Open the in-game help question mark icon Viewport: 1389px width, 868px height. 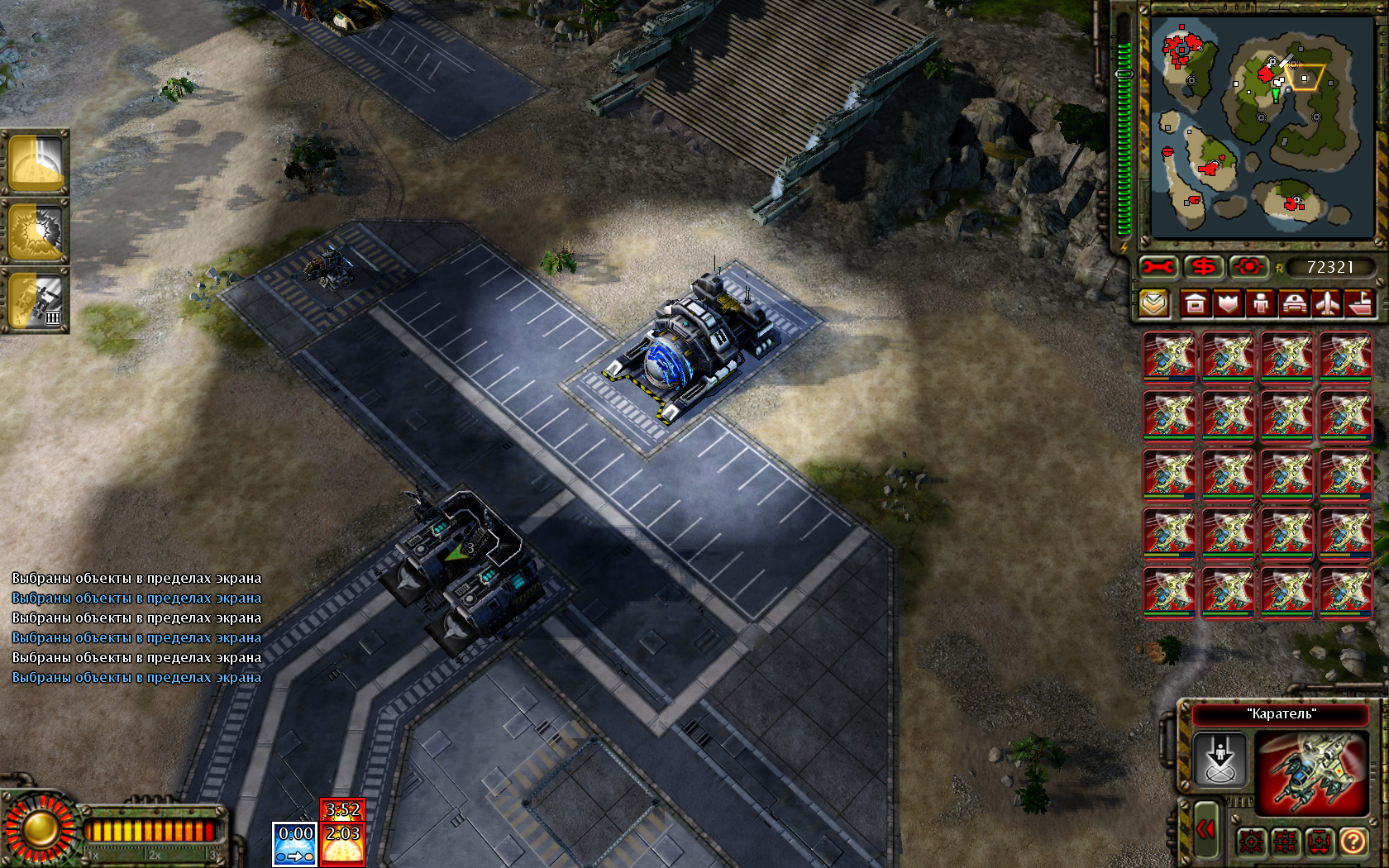[1353, 842]
